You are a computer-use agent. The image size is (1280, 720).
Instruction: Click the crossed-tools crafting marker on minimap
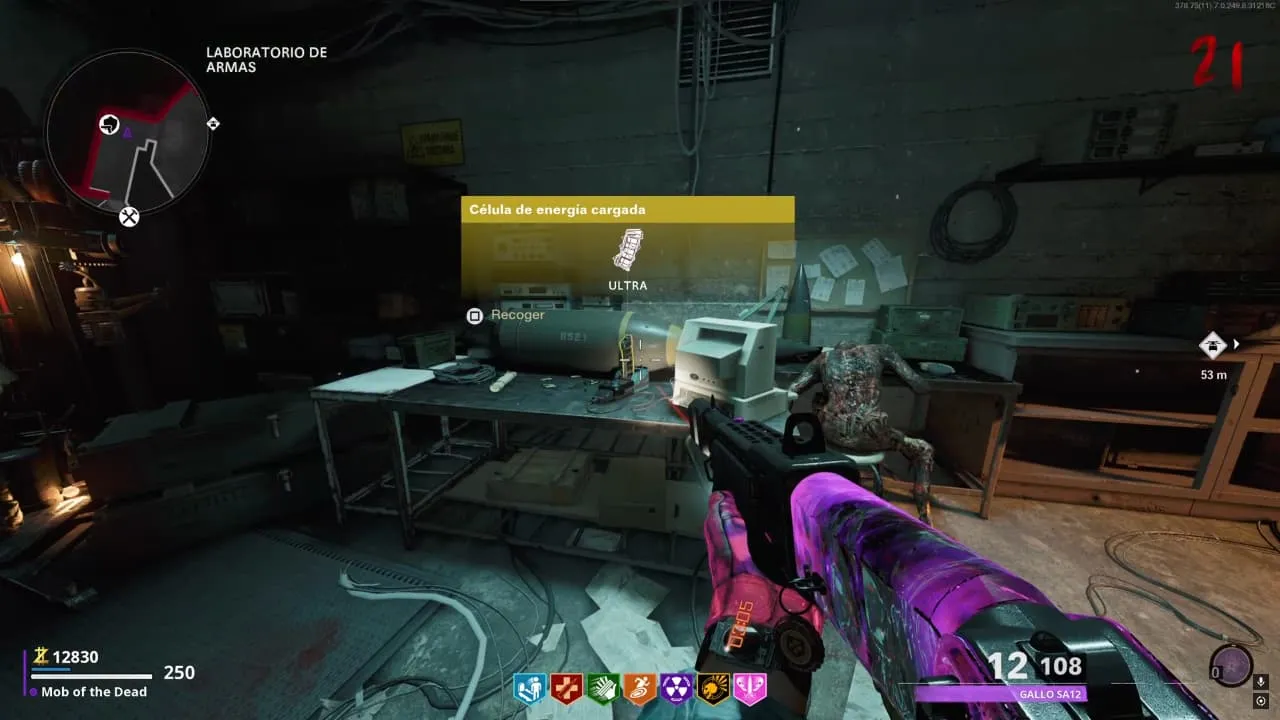(129, 216)
